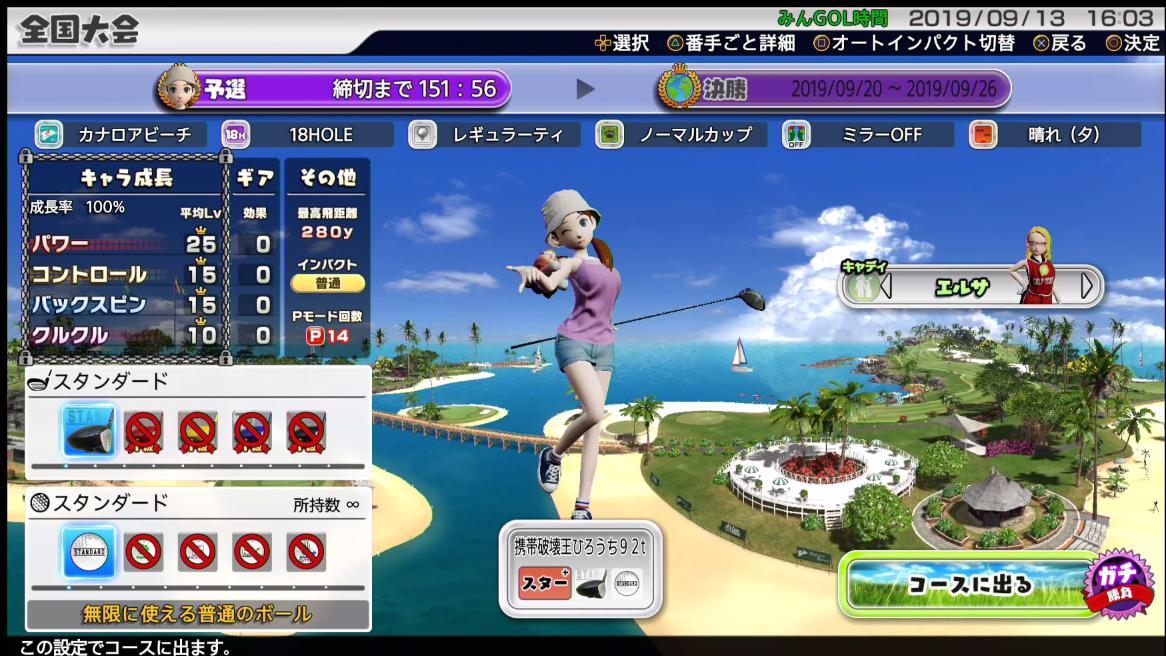Change the 晴れ (夕) weather setting
1166x656 pixels.
click(1055, 135)
